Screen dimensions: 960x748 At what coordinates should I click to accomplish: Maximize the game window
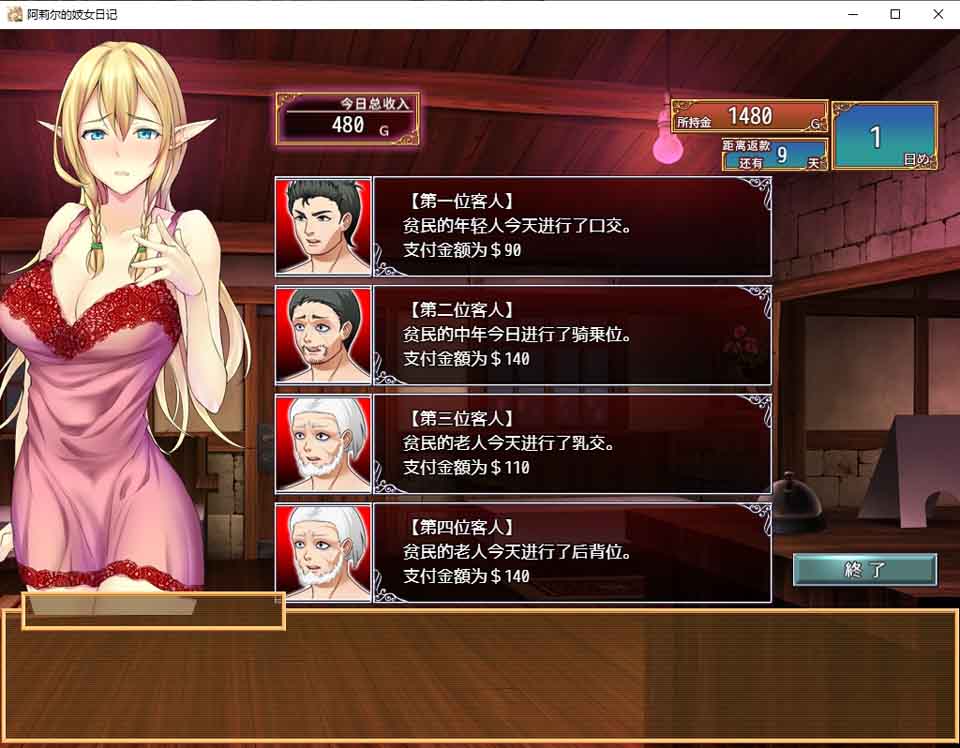coord(895,14)
